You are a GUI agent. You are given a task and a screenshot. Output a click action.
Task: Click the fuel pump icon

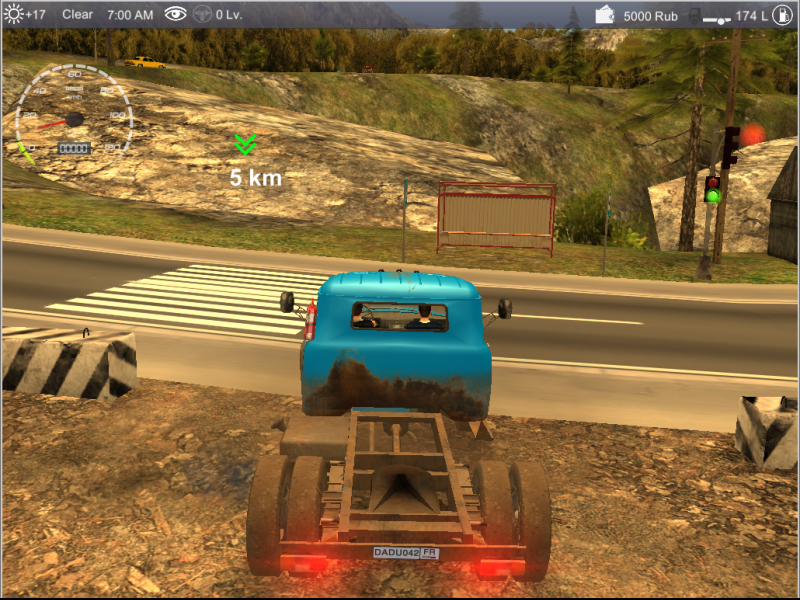point(781,15)
